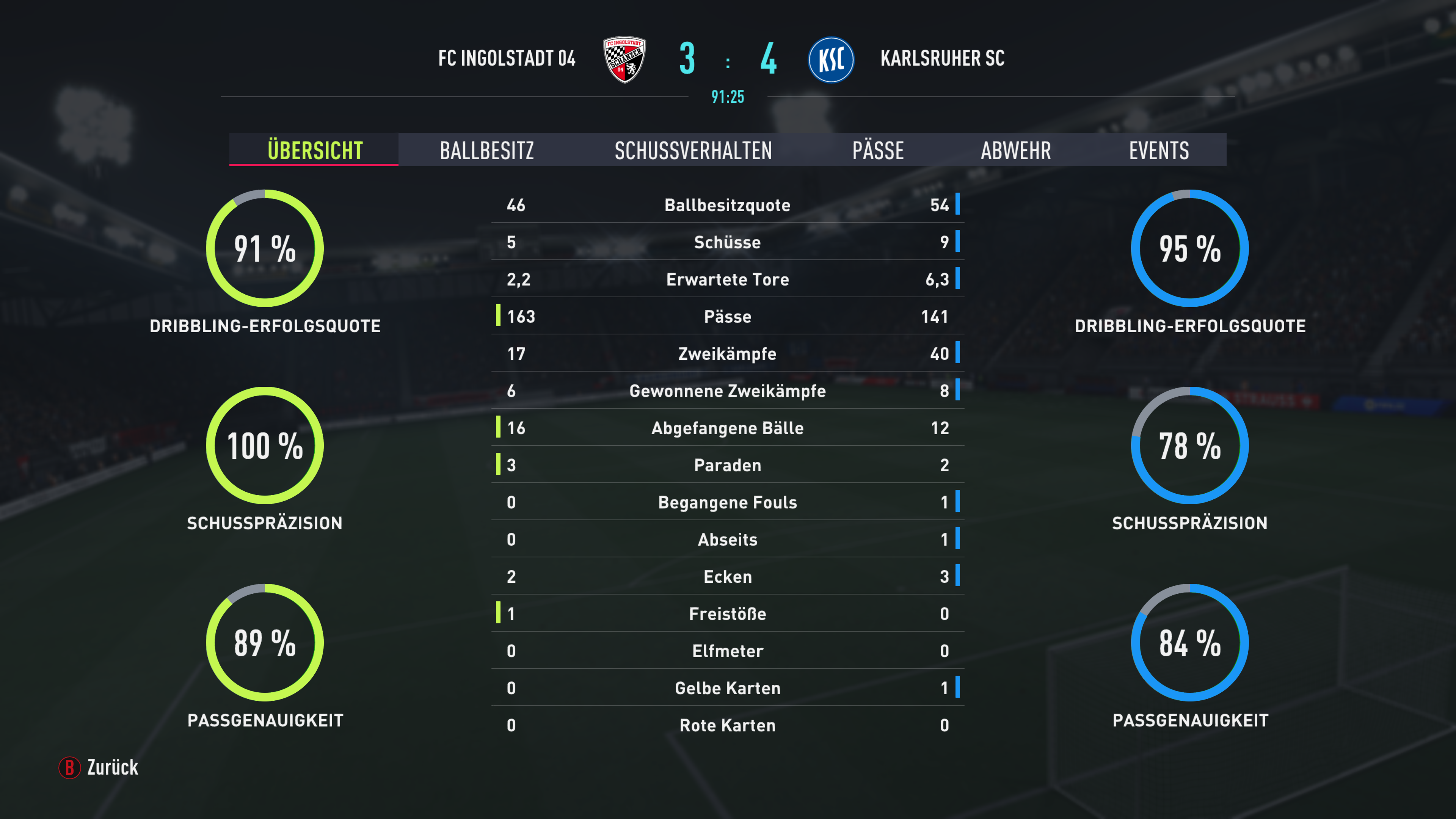Open the Schussverhalten tab
The width and height of the screenshot is (1456, 819).
tap(693, 151)
